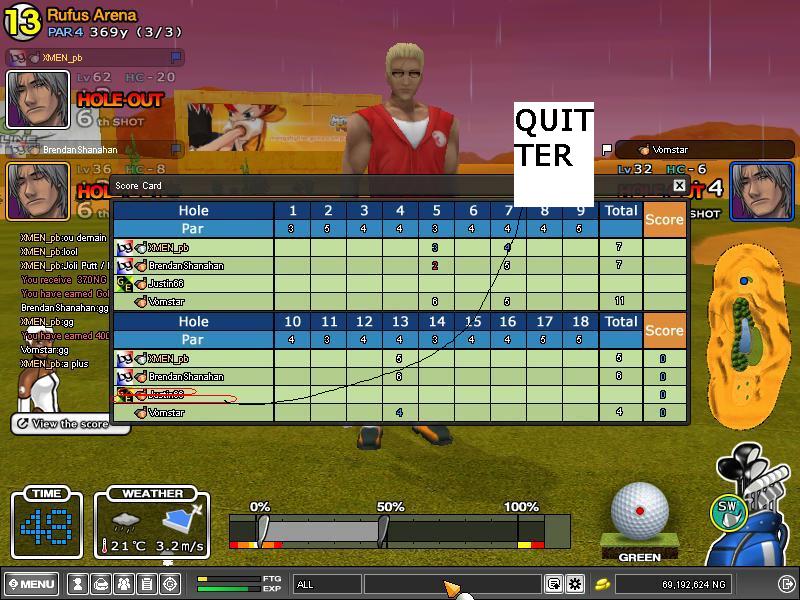Image resolution: width=800 pixels, height=600 pixels.
Task: Open the notepad list icon
Action: (146, 584)
